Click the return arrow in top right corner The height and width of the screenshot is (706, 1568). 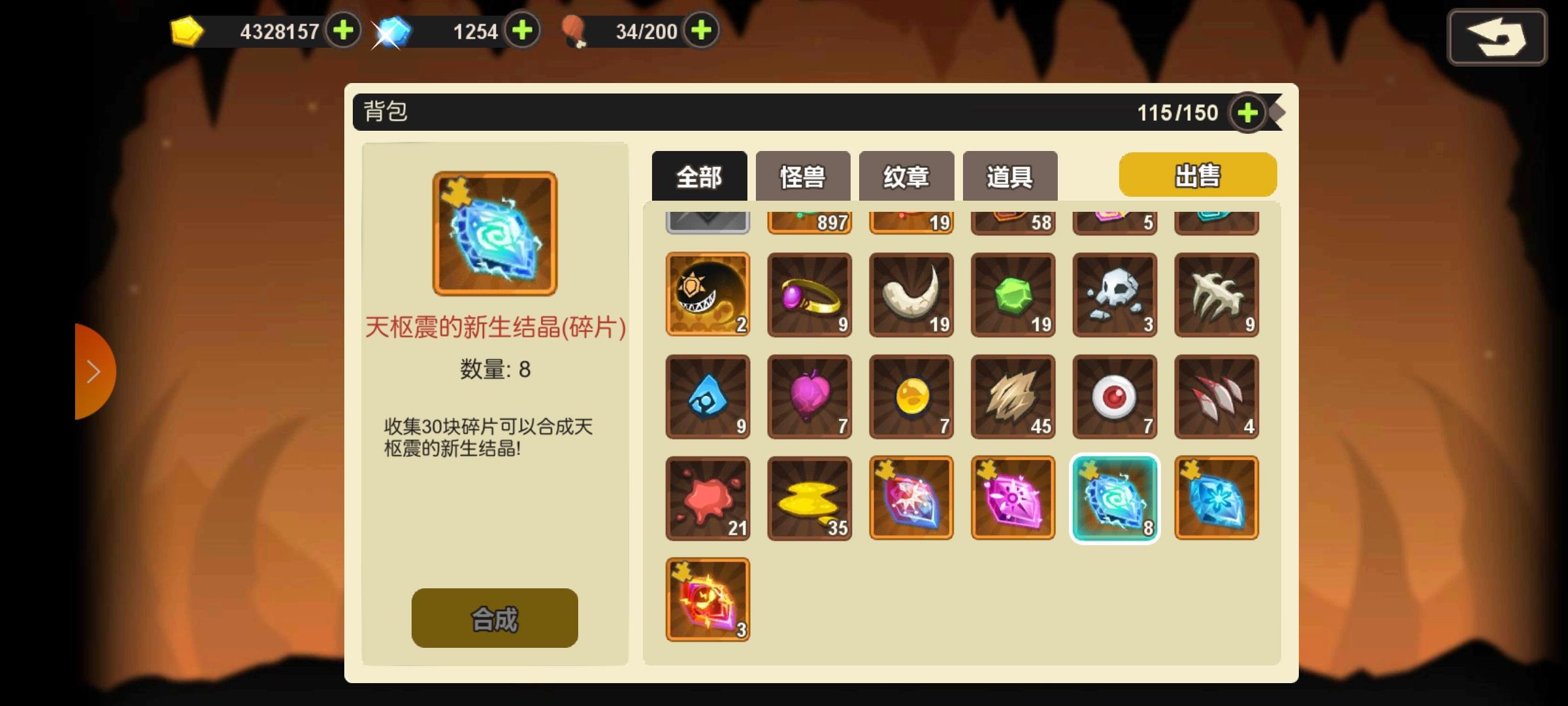pos(1497,37)
